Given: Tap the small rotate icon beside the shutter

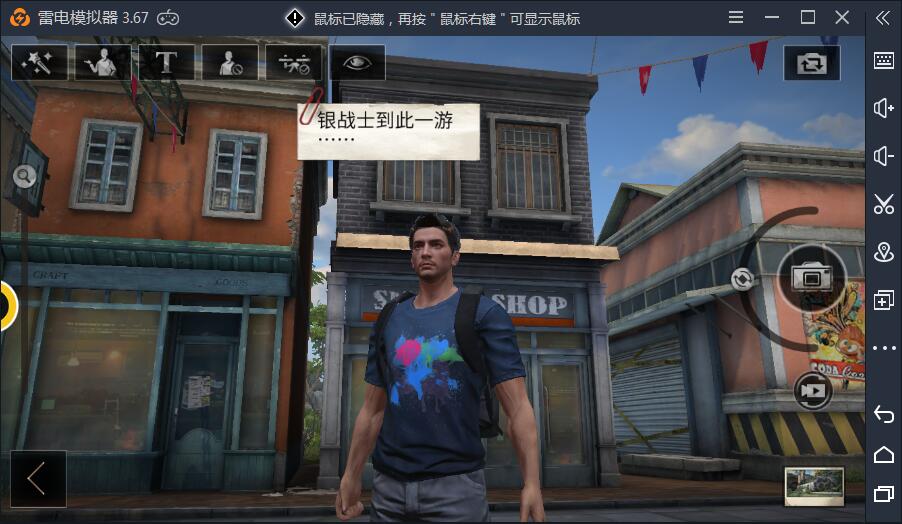Looking at the screenshot, I should (742, 279).
